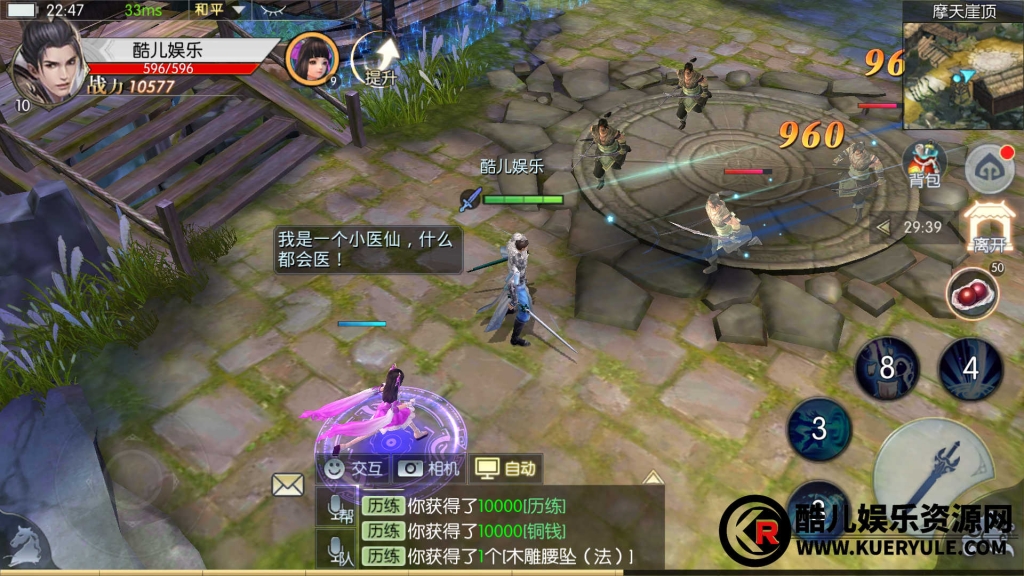Activate the skill on cooldown showing 8

point(886,368)
